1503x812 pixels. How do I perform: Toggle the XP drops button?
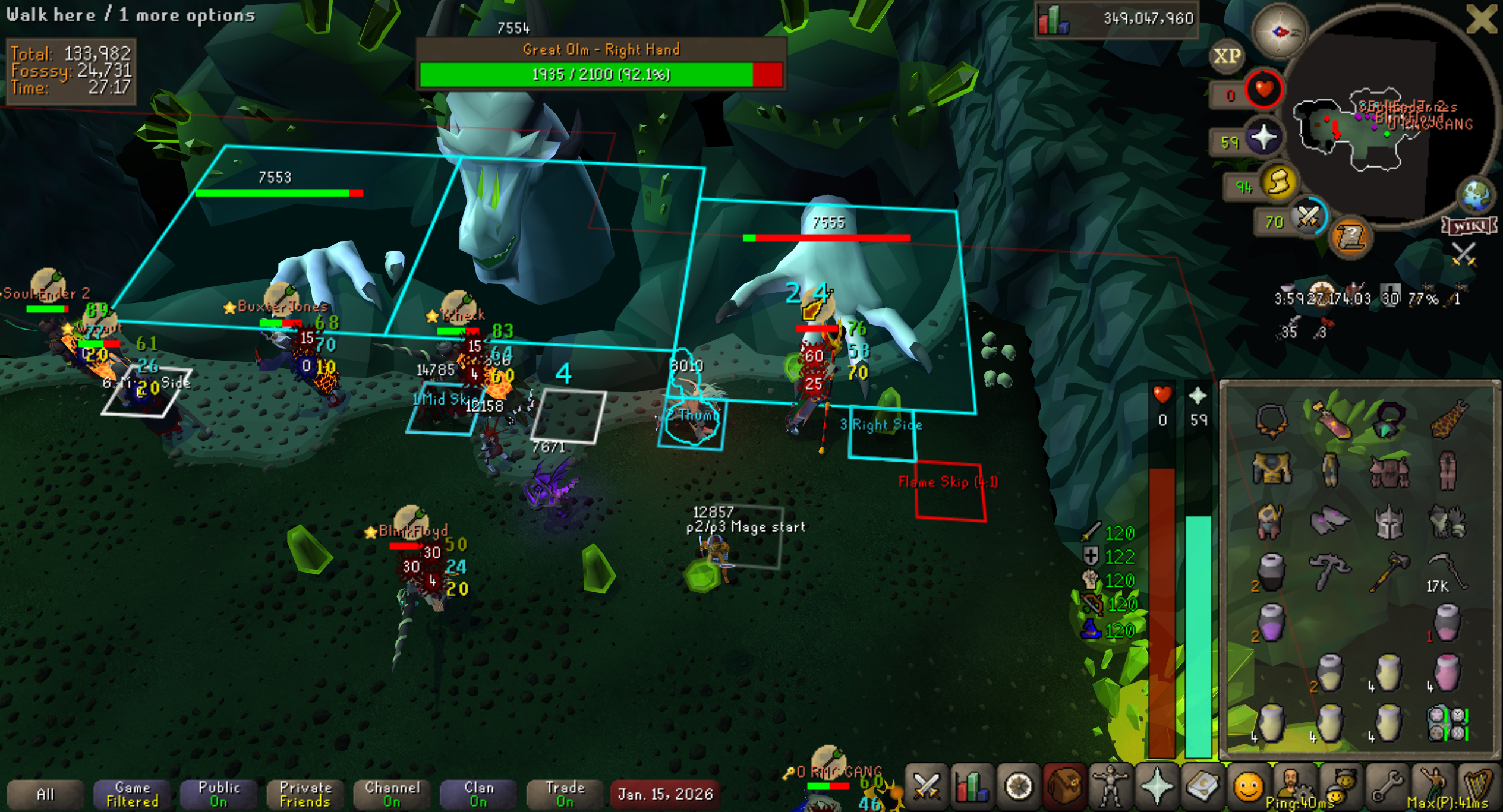(1227, 56)
